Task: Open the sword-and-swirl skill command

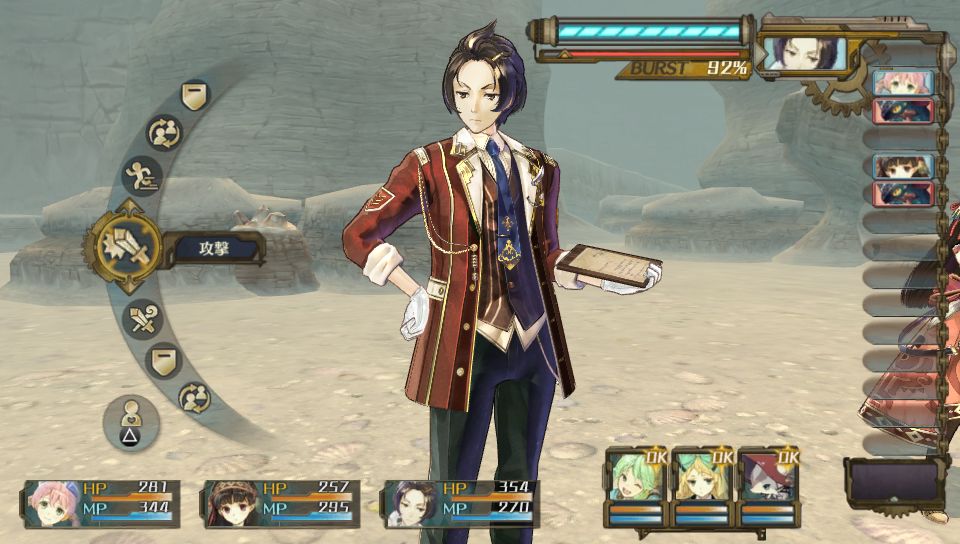Action: [142, 320]
